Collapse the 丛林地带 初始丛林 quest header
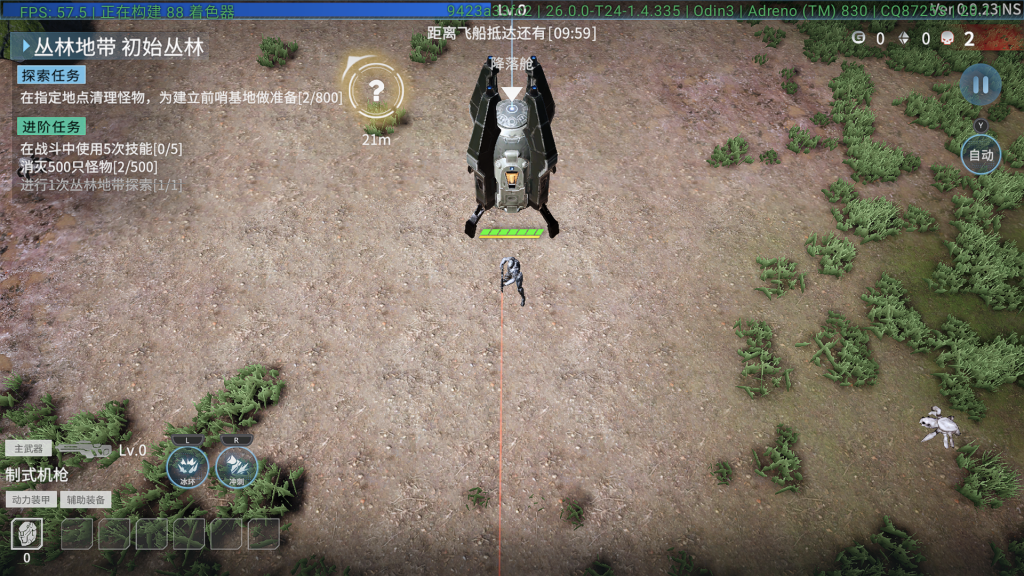 coord(27,46)
